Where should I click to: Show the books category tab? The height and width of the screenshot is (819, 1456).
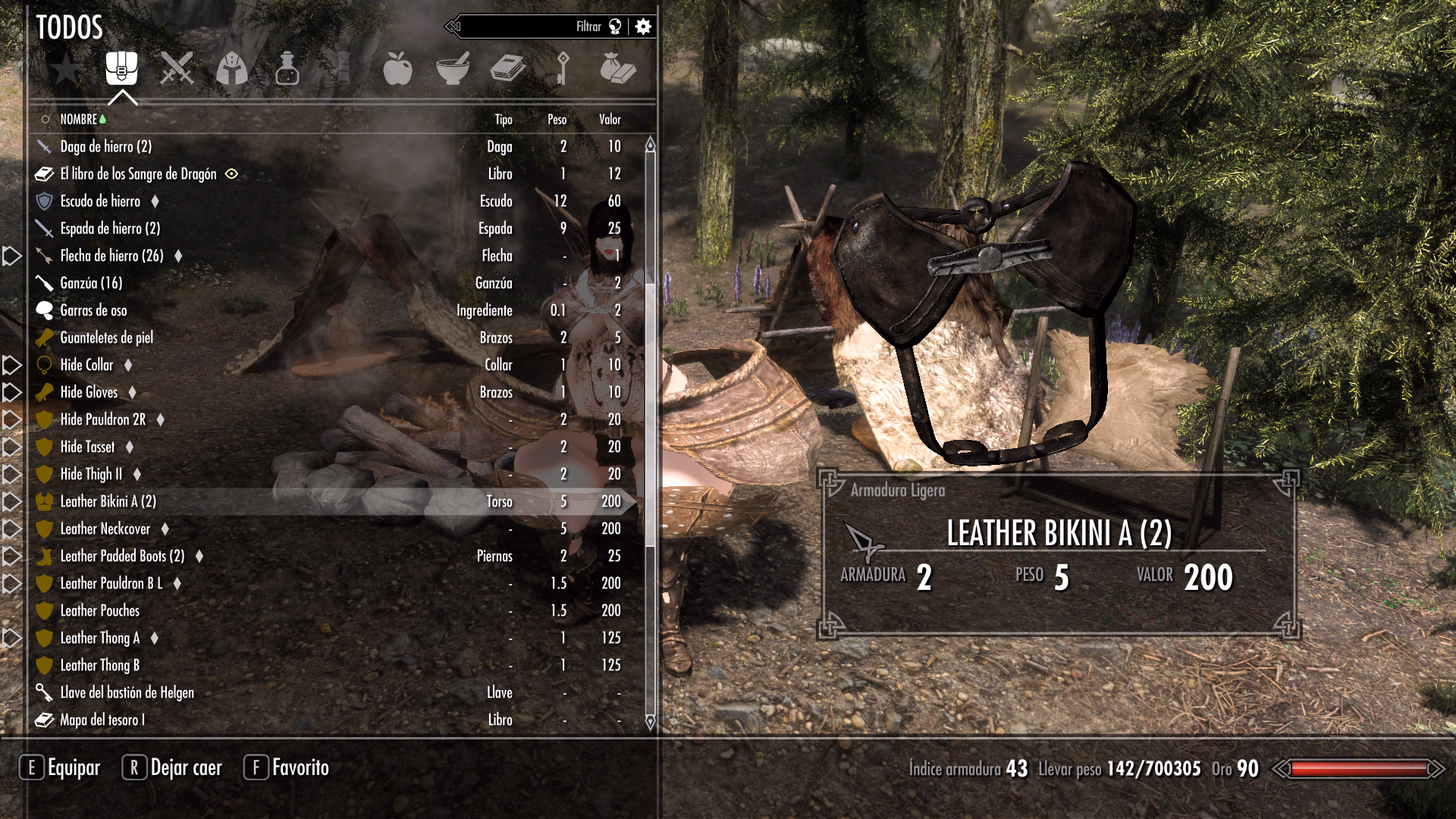[507, 69]
